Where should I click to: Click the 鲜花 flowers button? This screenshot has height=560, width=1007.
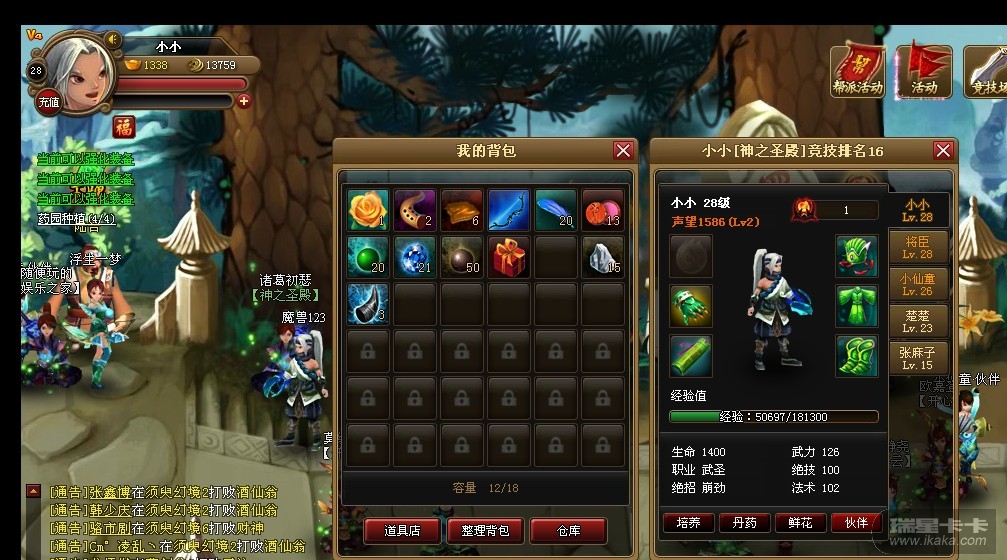[x=799, y=522]
